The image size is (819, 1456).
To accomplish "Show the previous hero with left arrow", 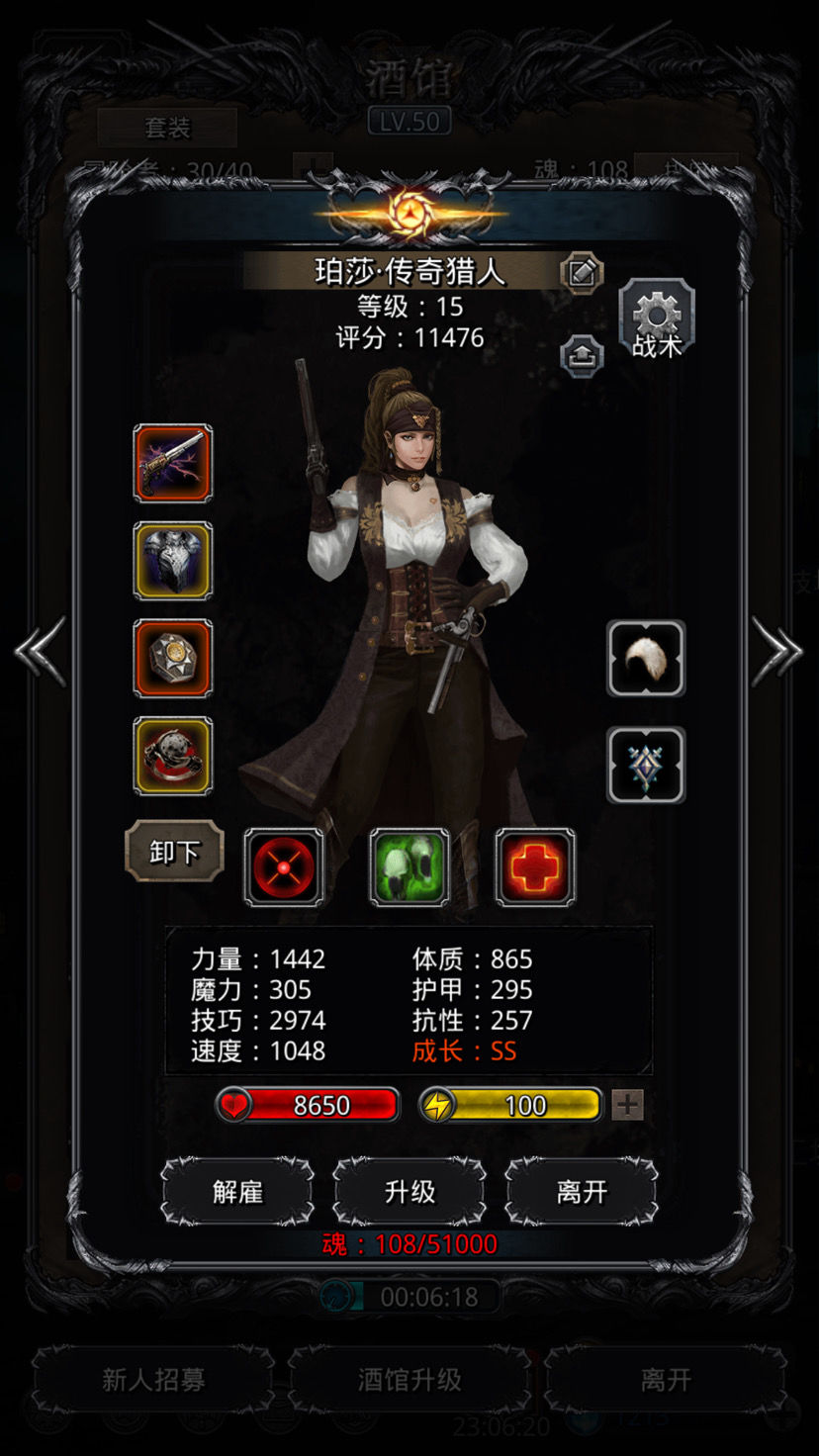I will coord(40,651).
